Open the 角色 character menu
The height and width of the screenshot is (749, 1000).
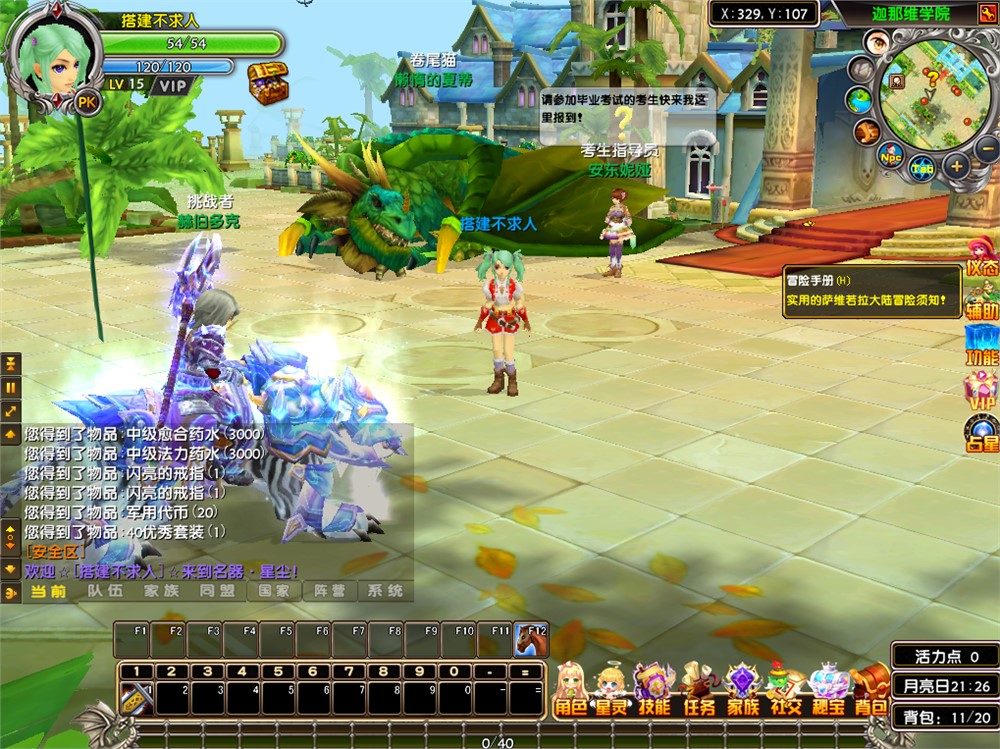[x=570, y=690]
